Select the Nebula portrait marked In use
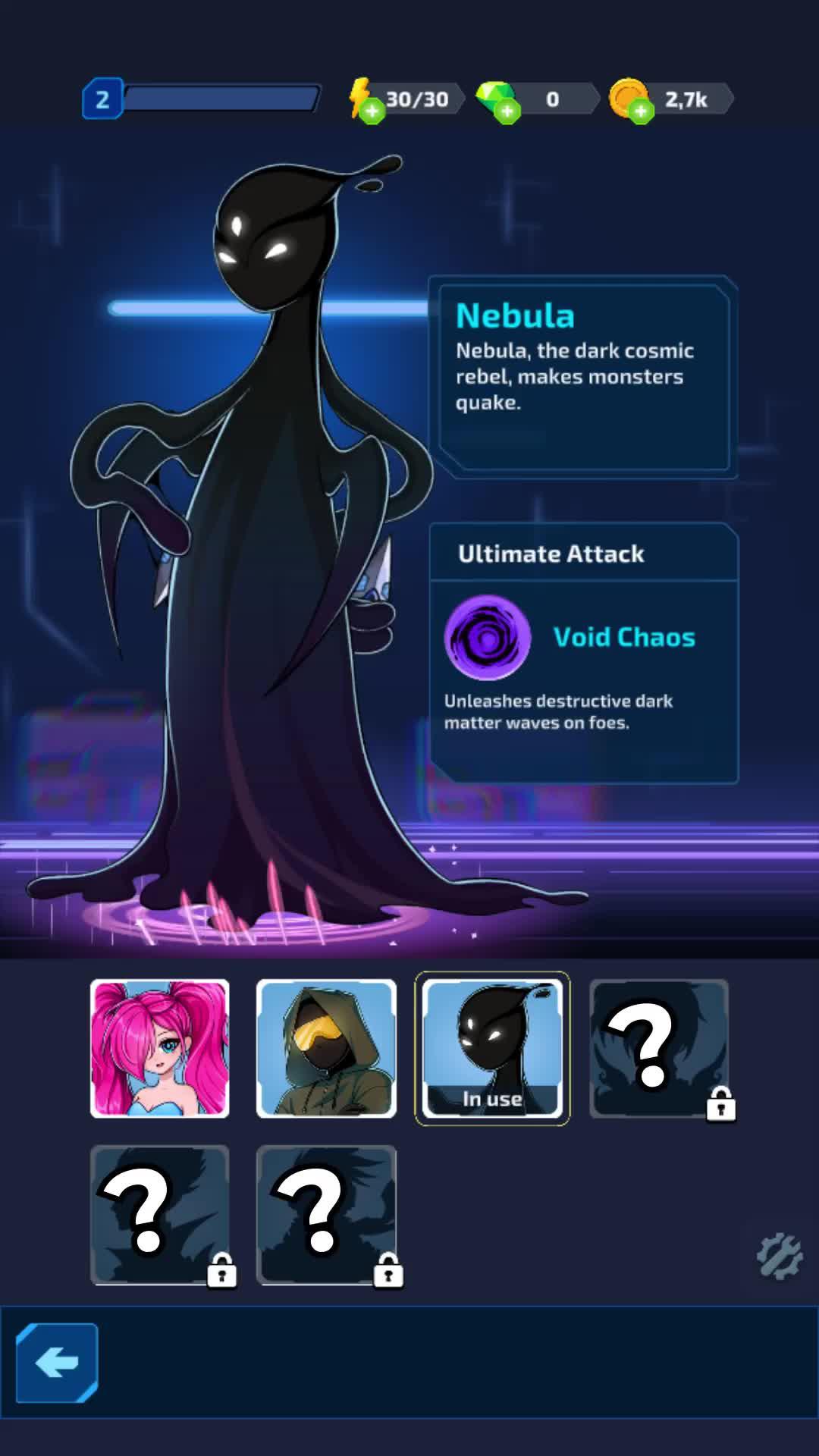This screenshot has height=1456, width=819. click(x=492, y=1048)
